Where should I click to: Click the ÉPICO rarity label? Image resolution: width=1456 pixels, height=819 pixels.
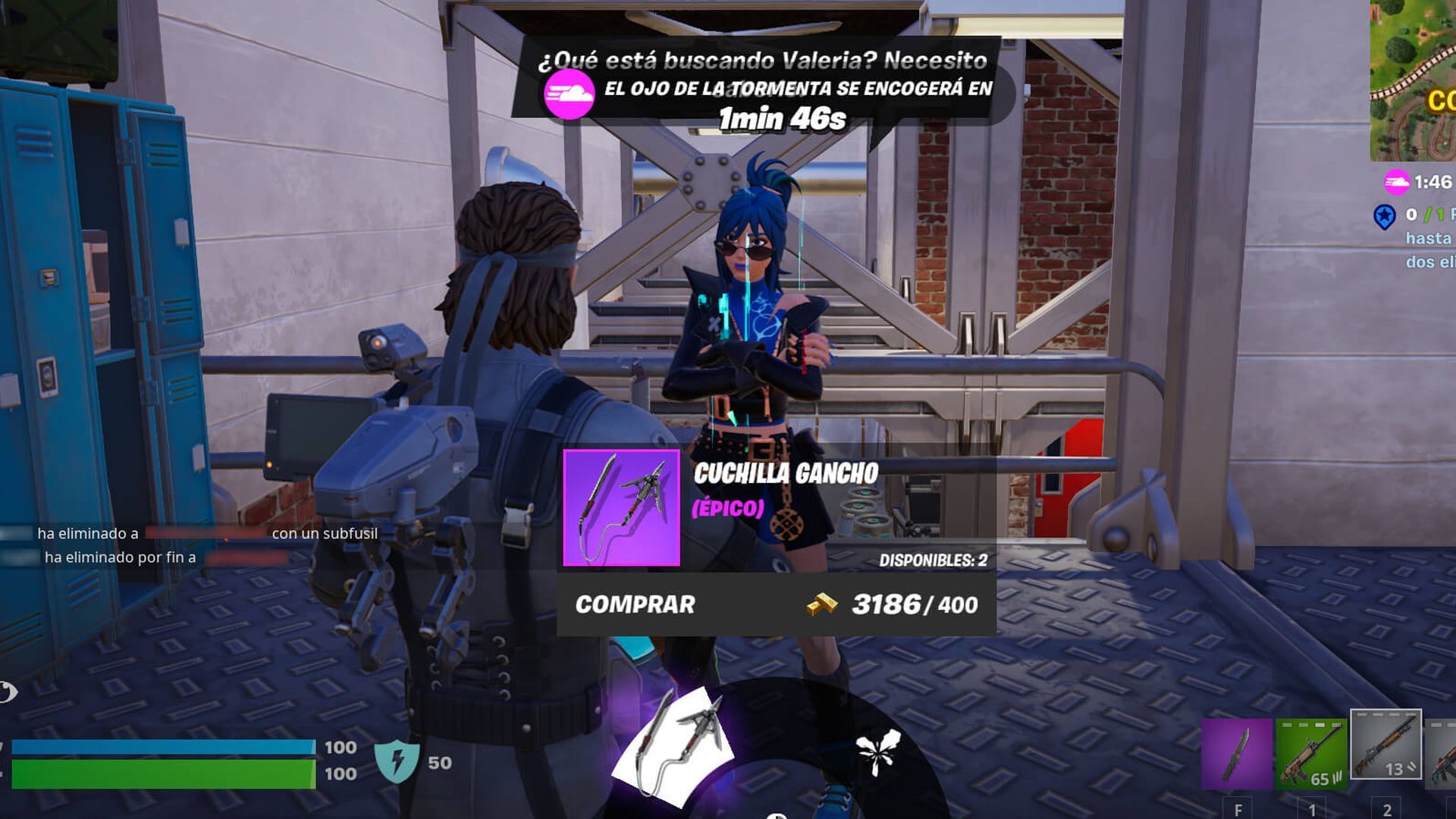(726, 510)
